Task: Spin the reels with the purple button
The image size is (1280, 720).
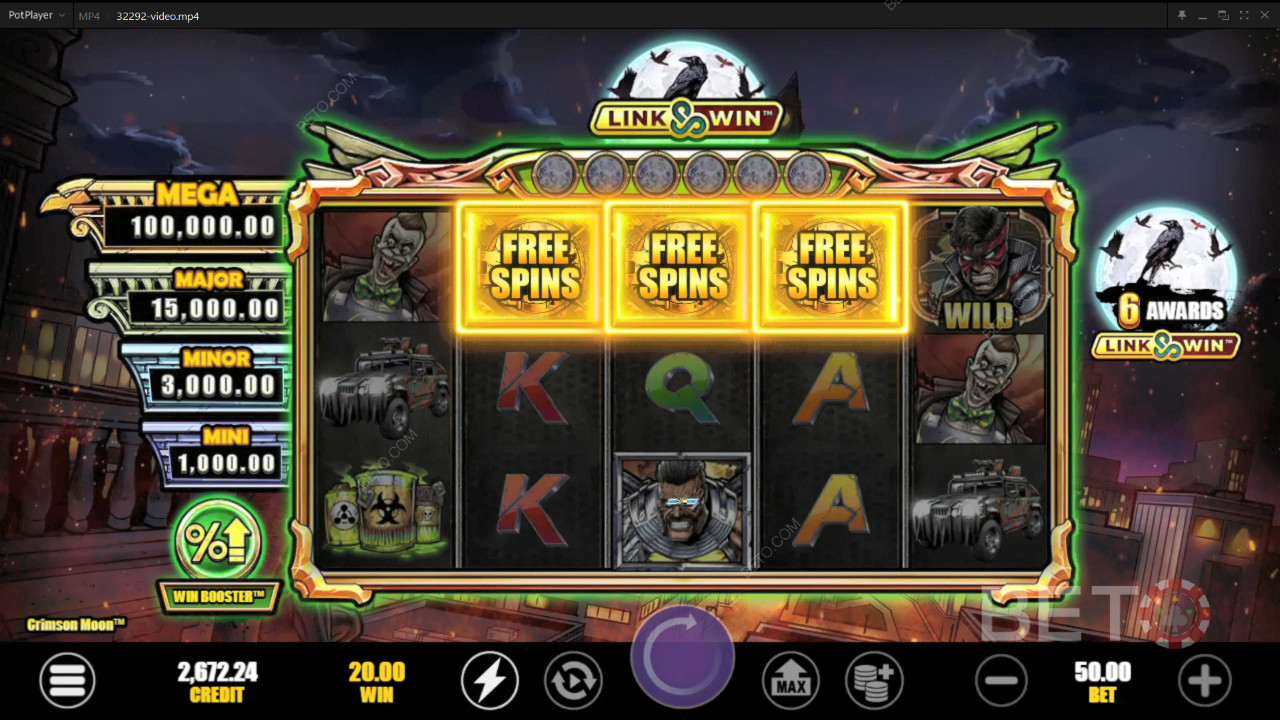Action: (682, 658)
